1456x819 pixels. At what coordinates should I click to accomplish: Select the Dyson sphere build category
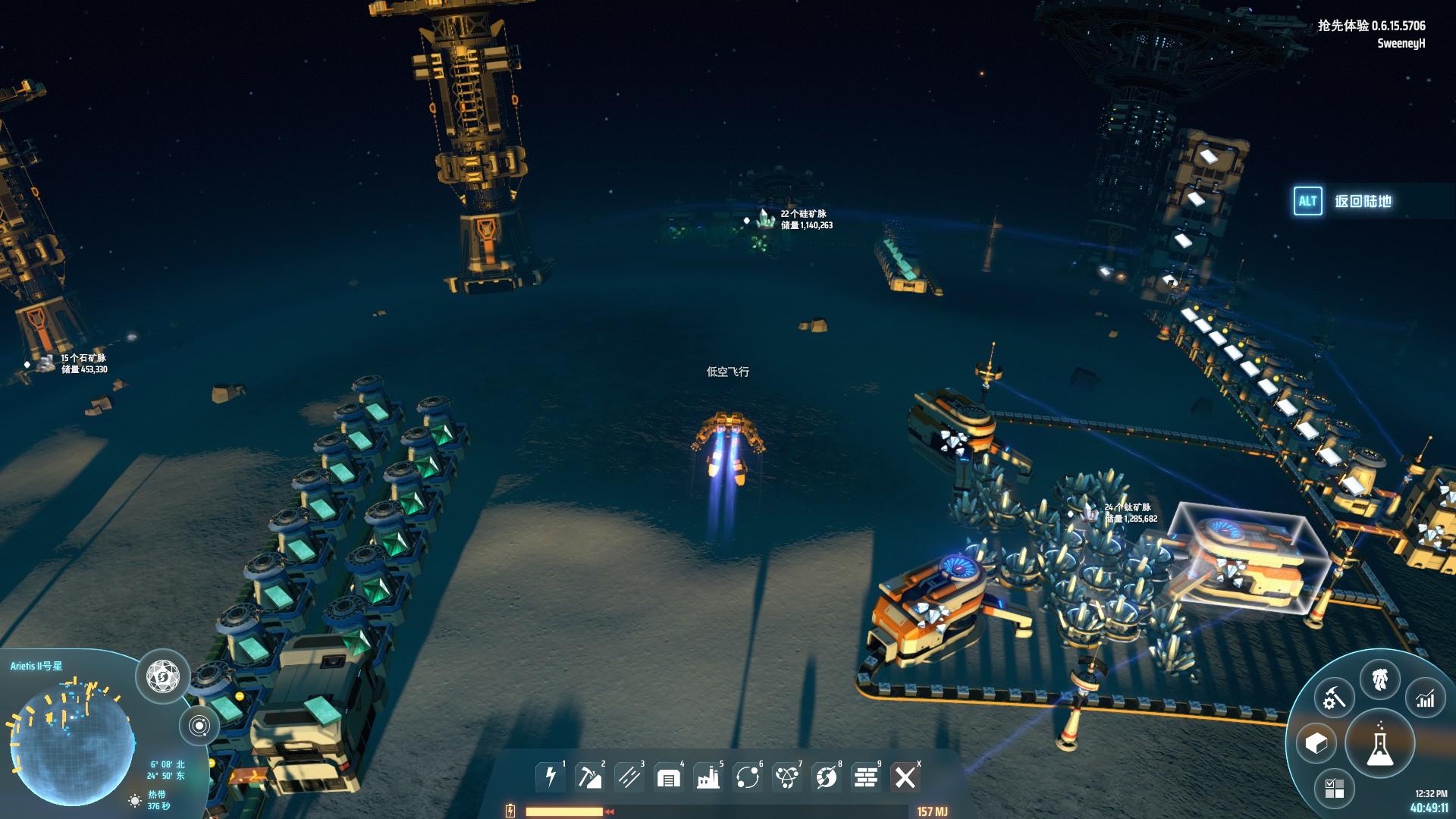[827, 777]
